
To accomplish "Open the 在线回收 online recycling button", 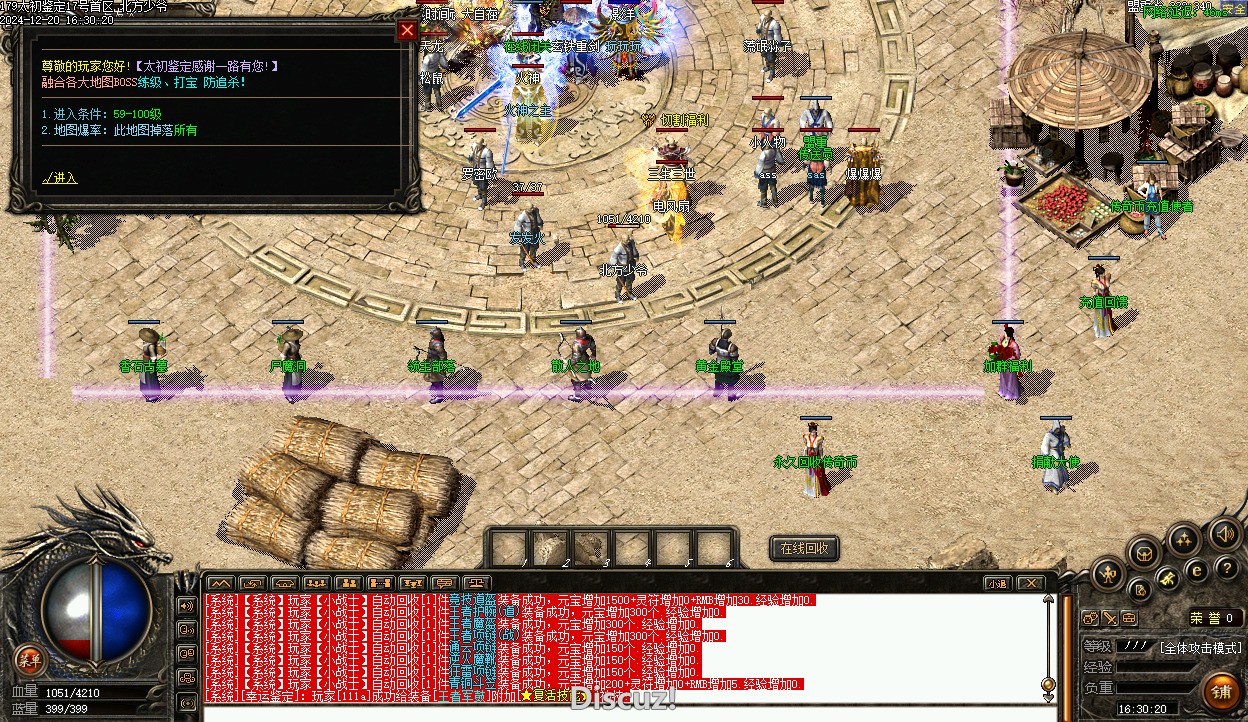I will (804, 548).
